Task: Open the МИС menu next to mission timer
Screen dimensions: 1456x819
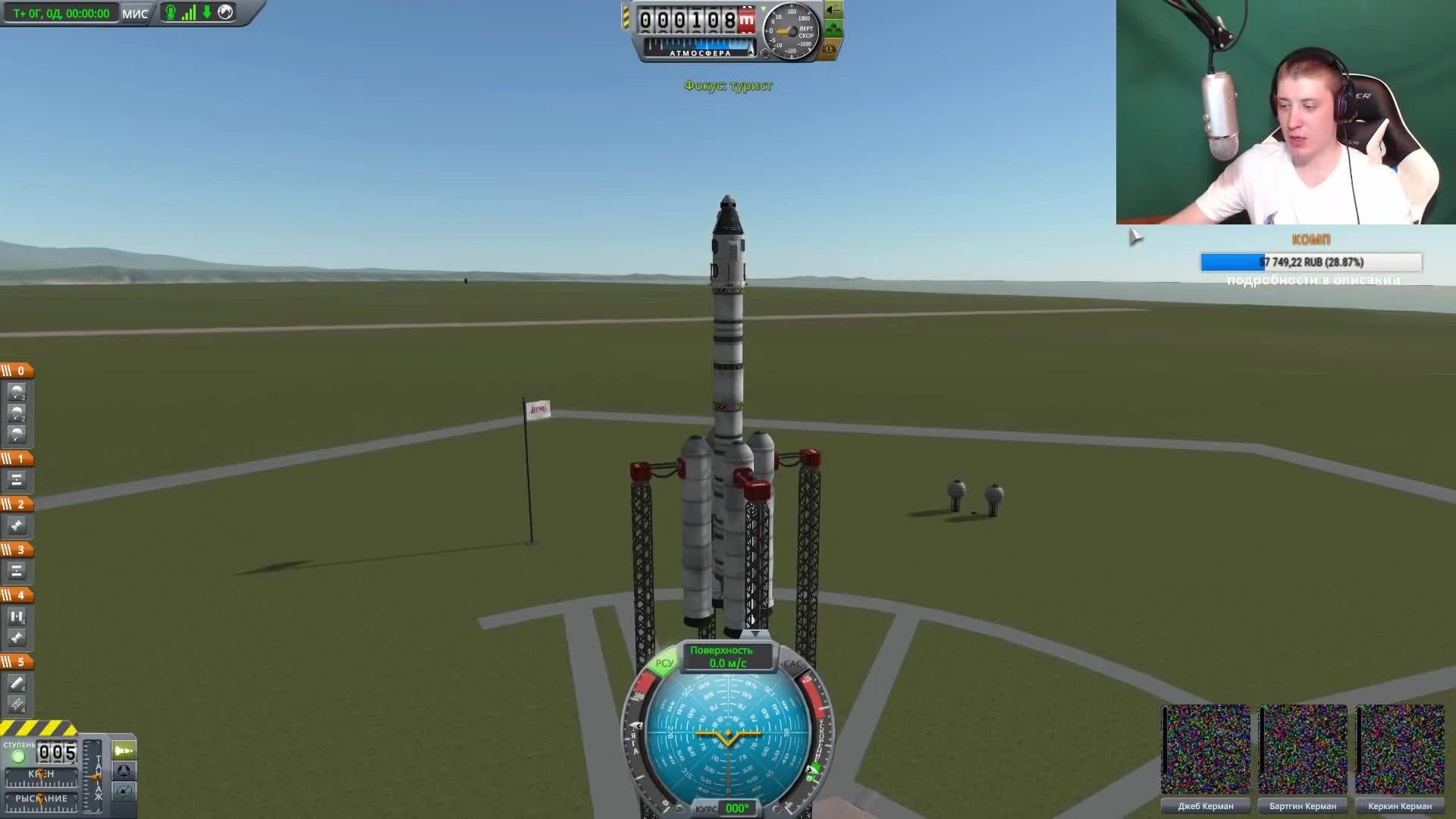Action: click(x=135, y=12)
